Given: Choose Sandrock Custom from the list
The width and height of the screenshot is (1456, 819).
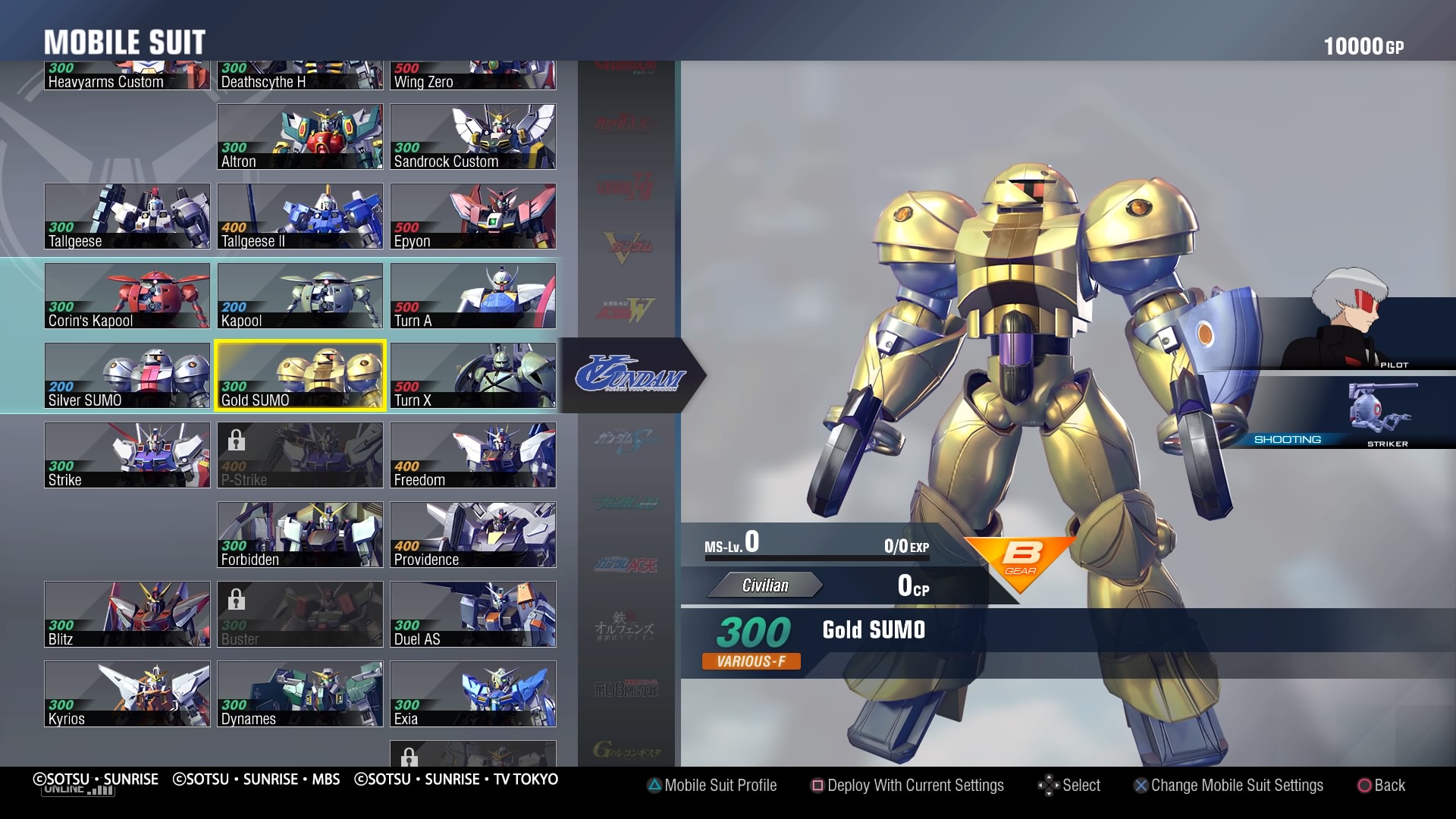Looking at the screenshot, I should click(x=473, y=136).
